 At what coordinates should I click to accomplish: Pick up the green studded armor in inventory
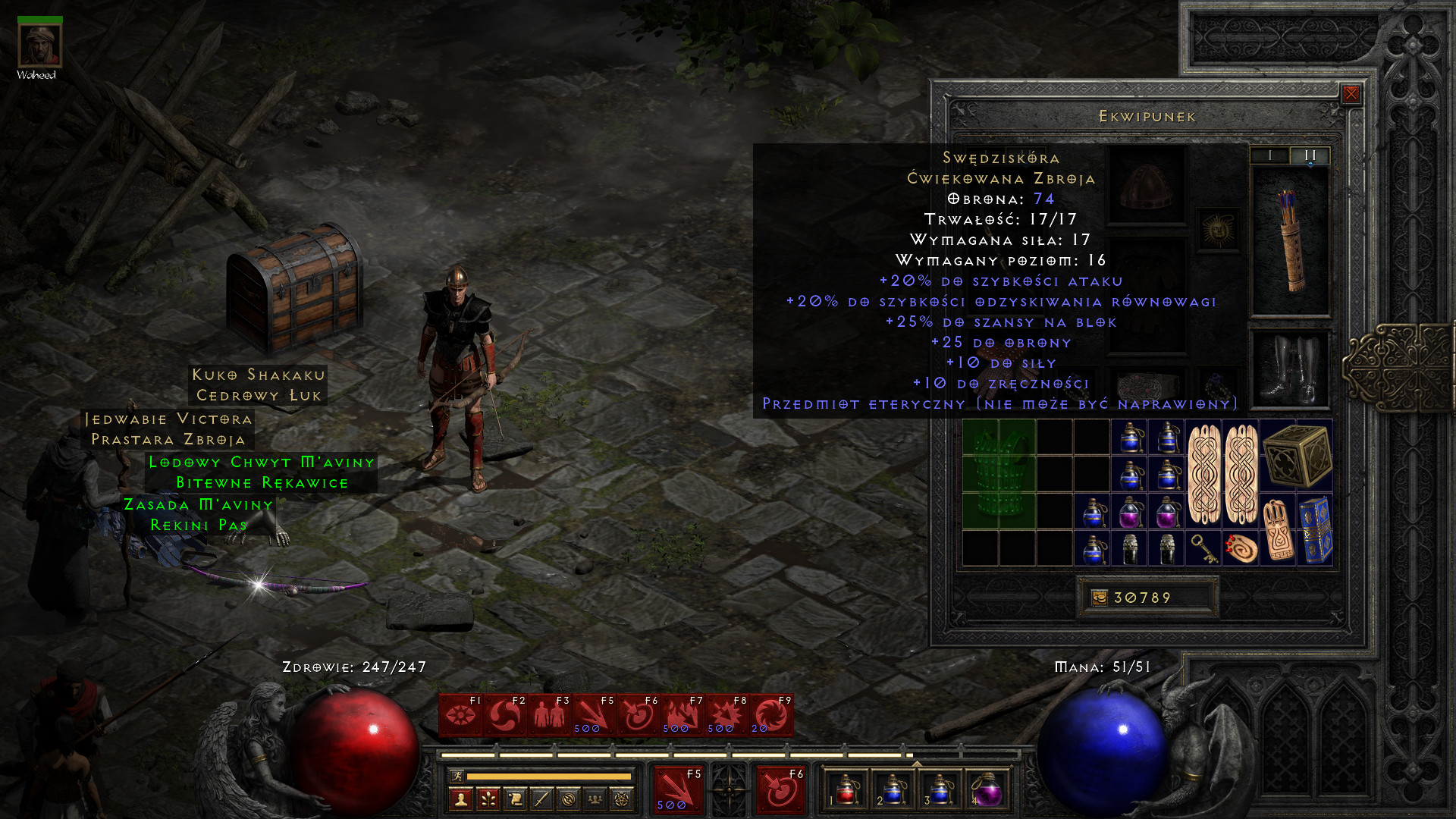(x=998, y=474)
